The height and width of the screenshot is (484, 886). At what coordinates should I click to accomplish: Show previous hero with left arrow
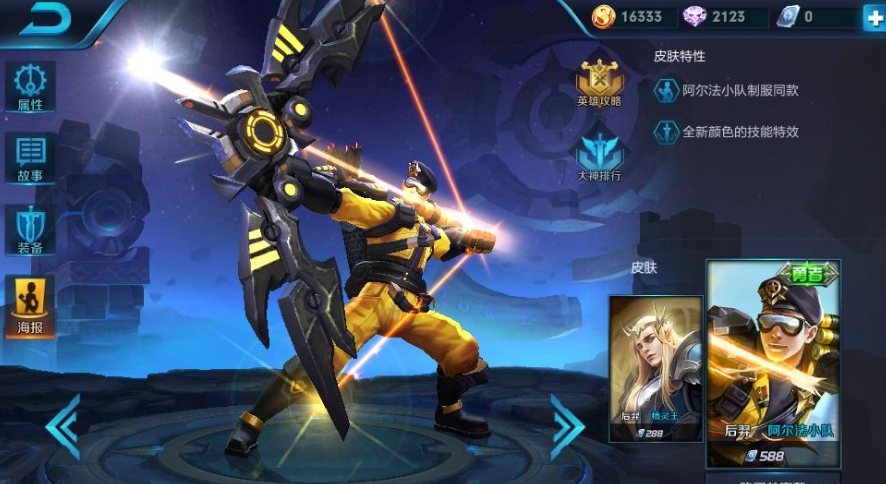[63, 426]
